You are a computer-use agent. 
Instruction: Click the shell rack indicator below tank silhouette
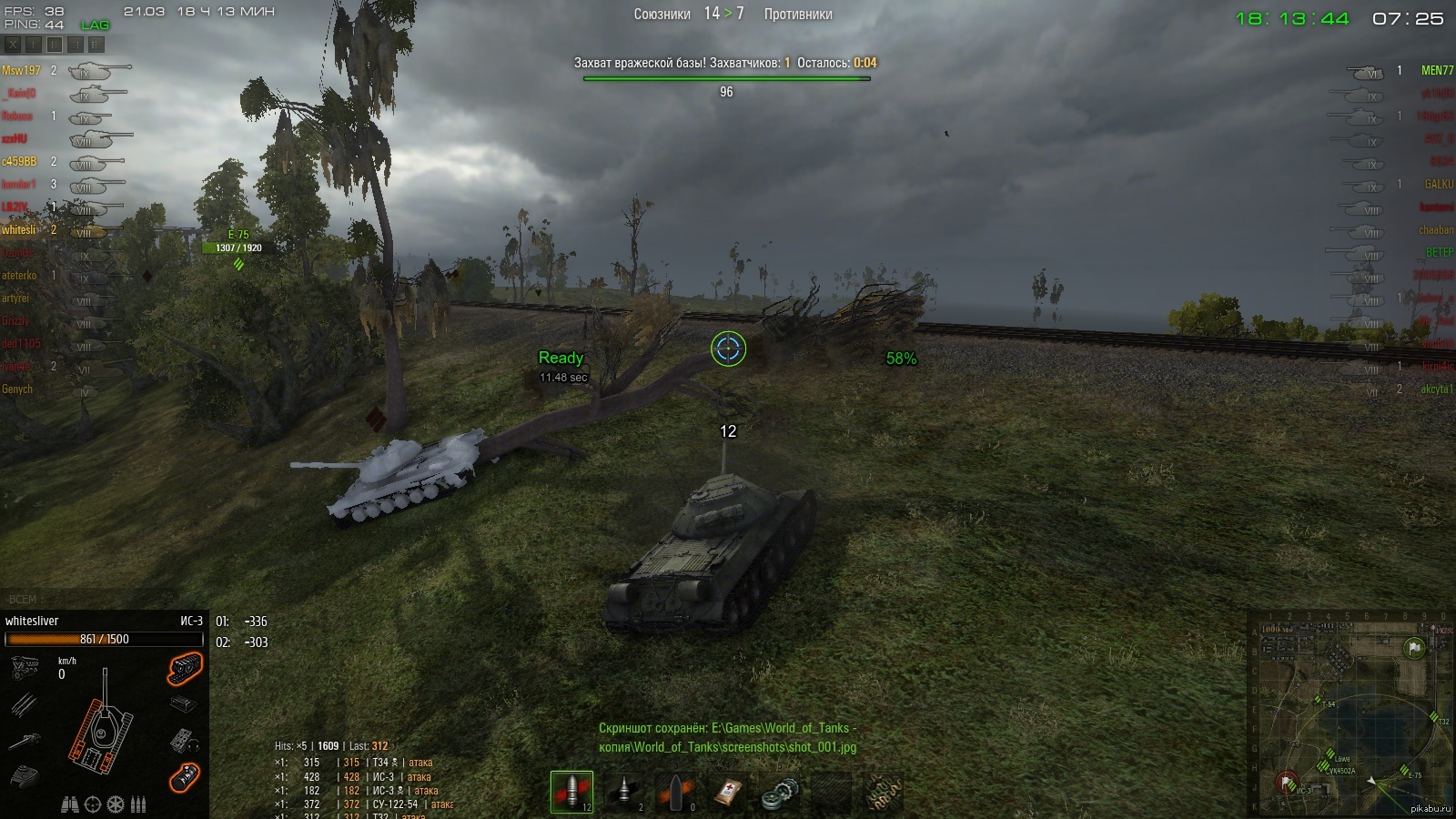tap(137, 804)
